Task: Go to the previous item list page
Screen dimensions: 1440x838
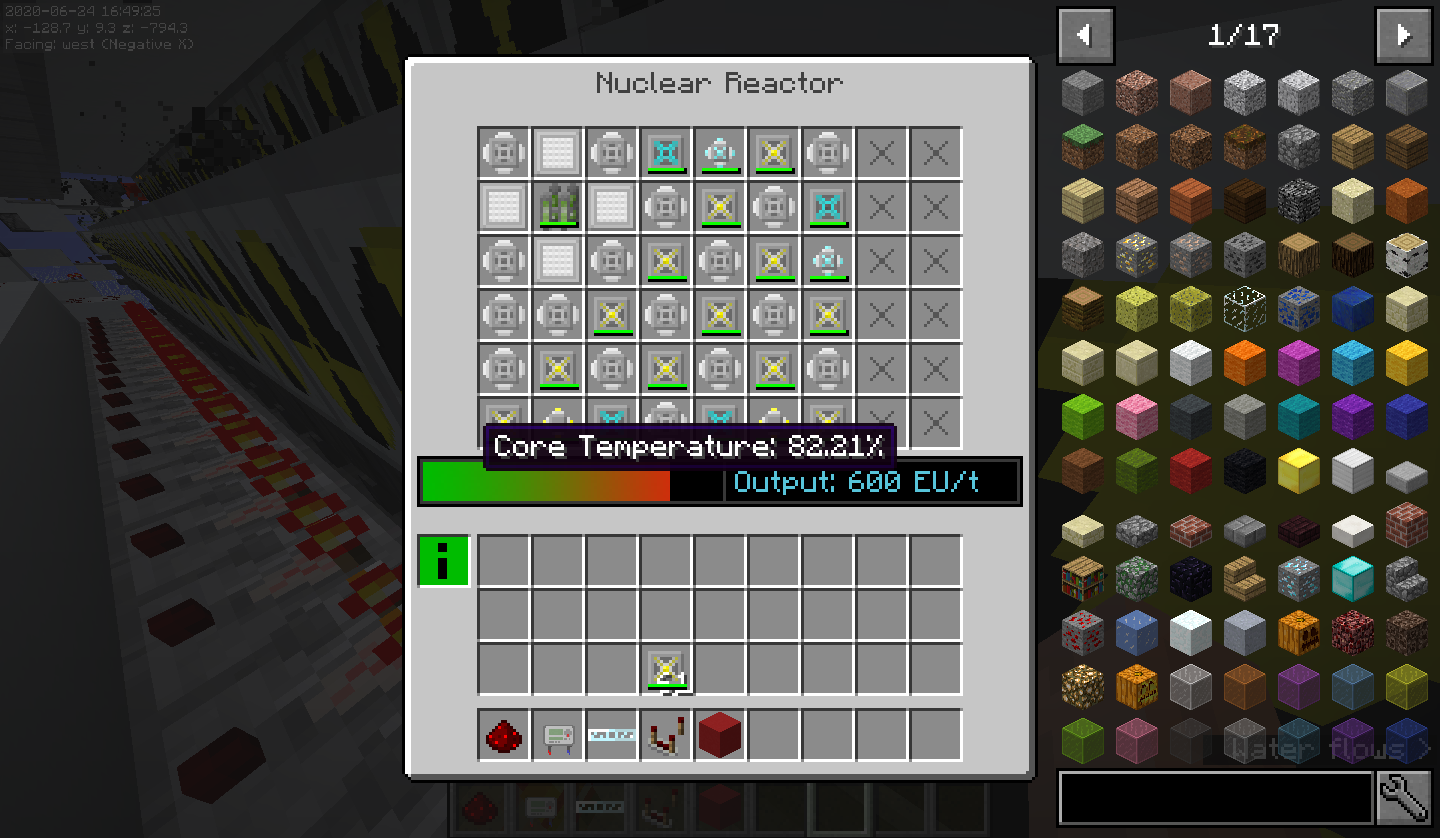Action: pyautogui.click(x=1085, y=36)
